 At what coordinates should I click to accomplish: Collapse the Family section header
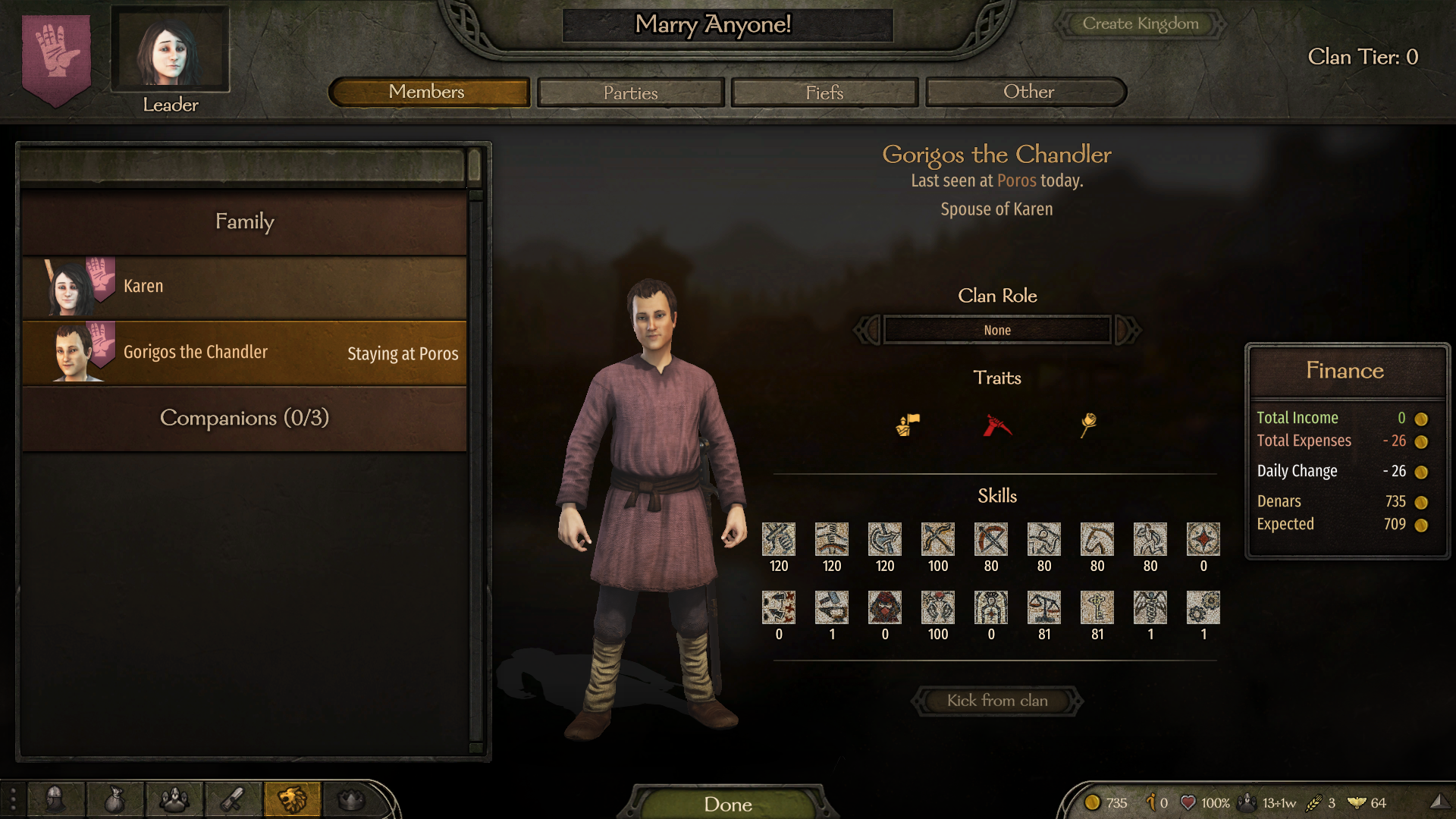(244, 221)
